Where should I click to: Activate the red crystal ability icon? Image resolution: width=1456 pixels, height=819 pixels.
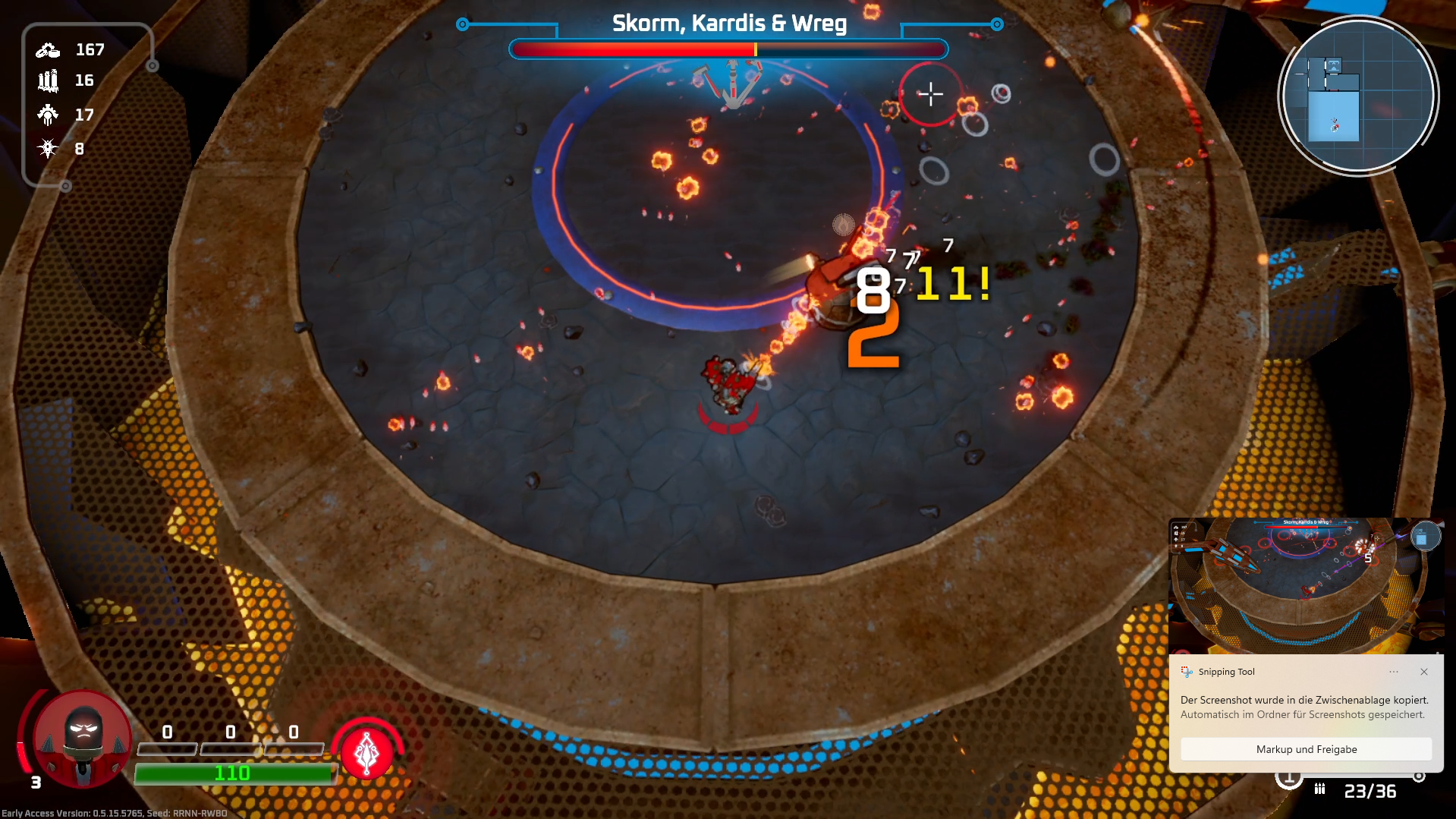click(x=367, y=752)
